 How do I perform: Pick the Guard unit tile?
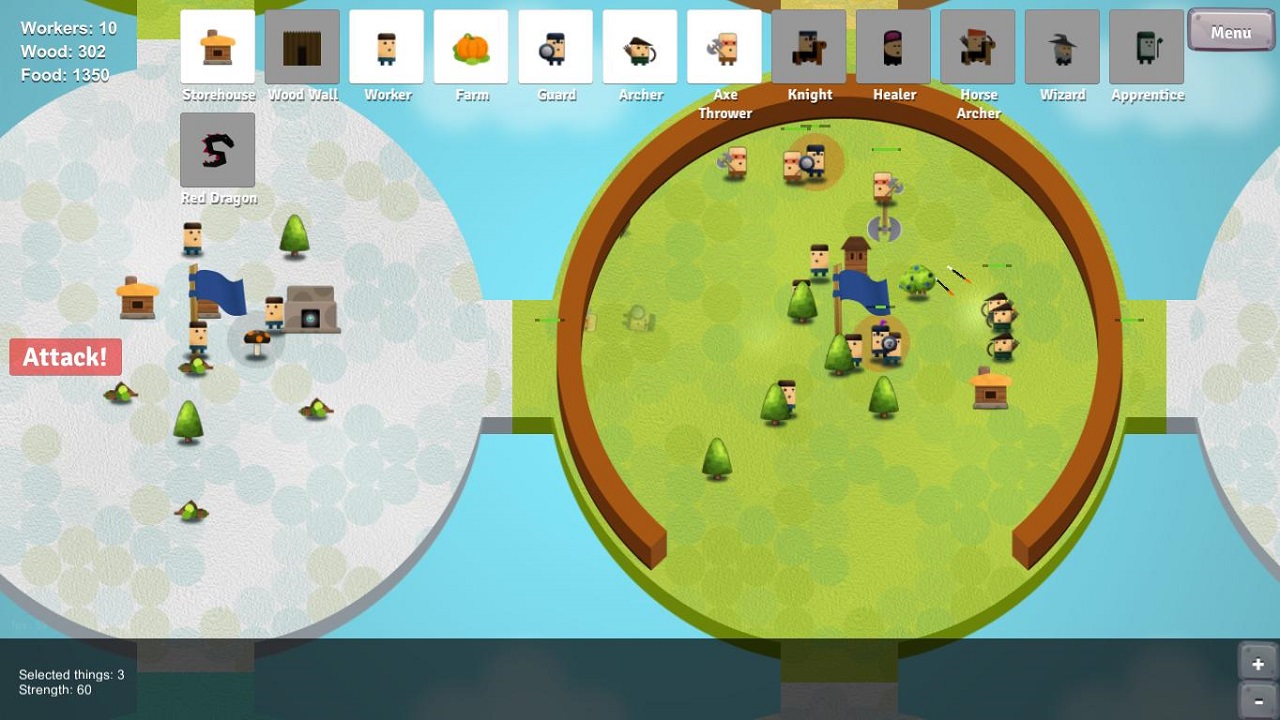click(x=556, y=47)
